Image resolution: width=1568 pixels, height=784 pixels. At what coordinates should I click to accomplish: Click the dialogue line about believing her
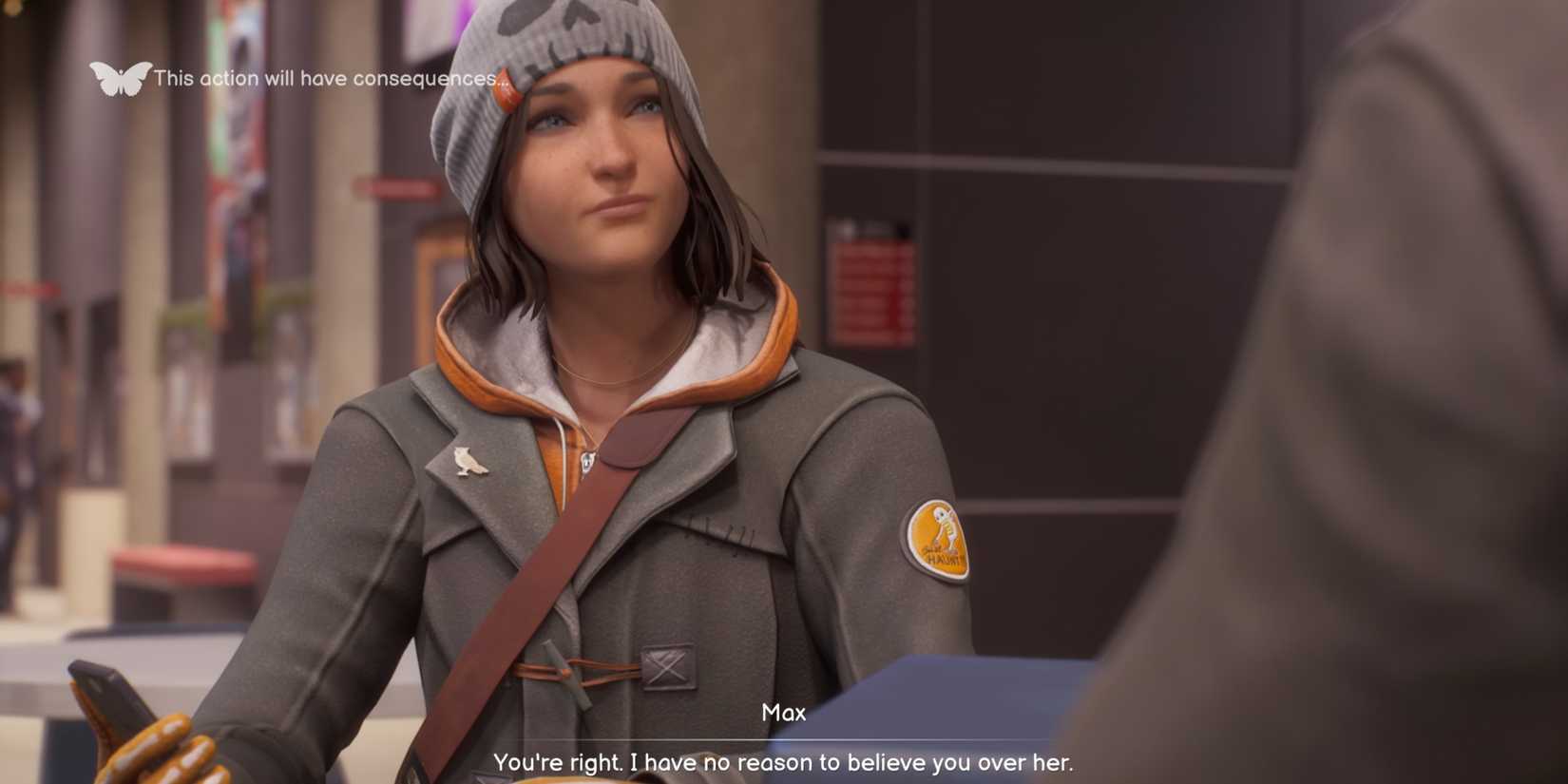tap(785, 761)
